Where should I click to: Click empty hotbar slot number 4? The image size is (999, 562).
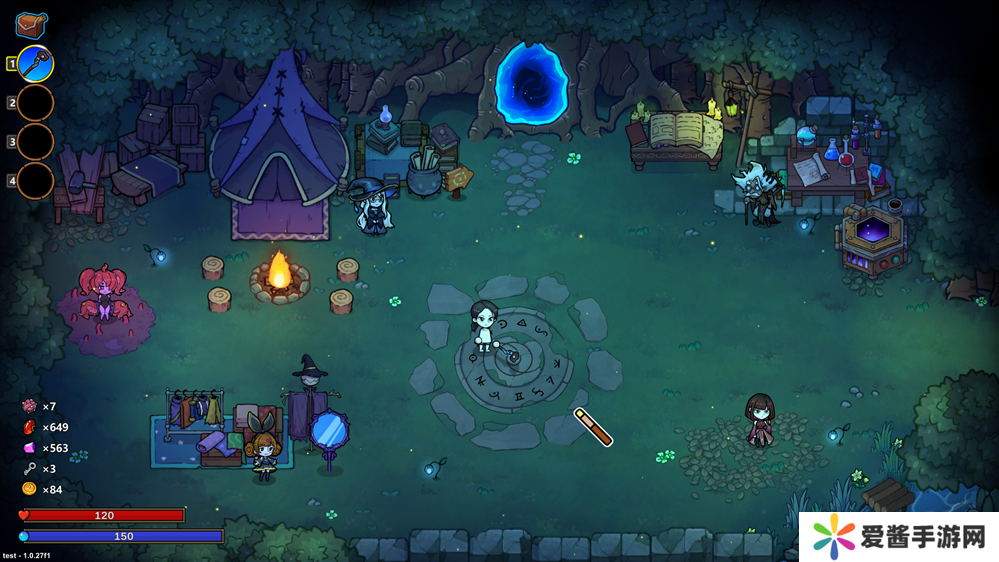(x=35, y=181)
